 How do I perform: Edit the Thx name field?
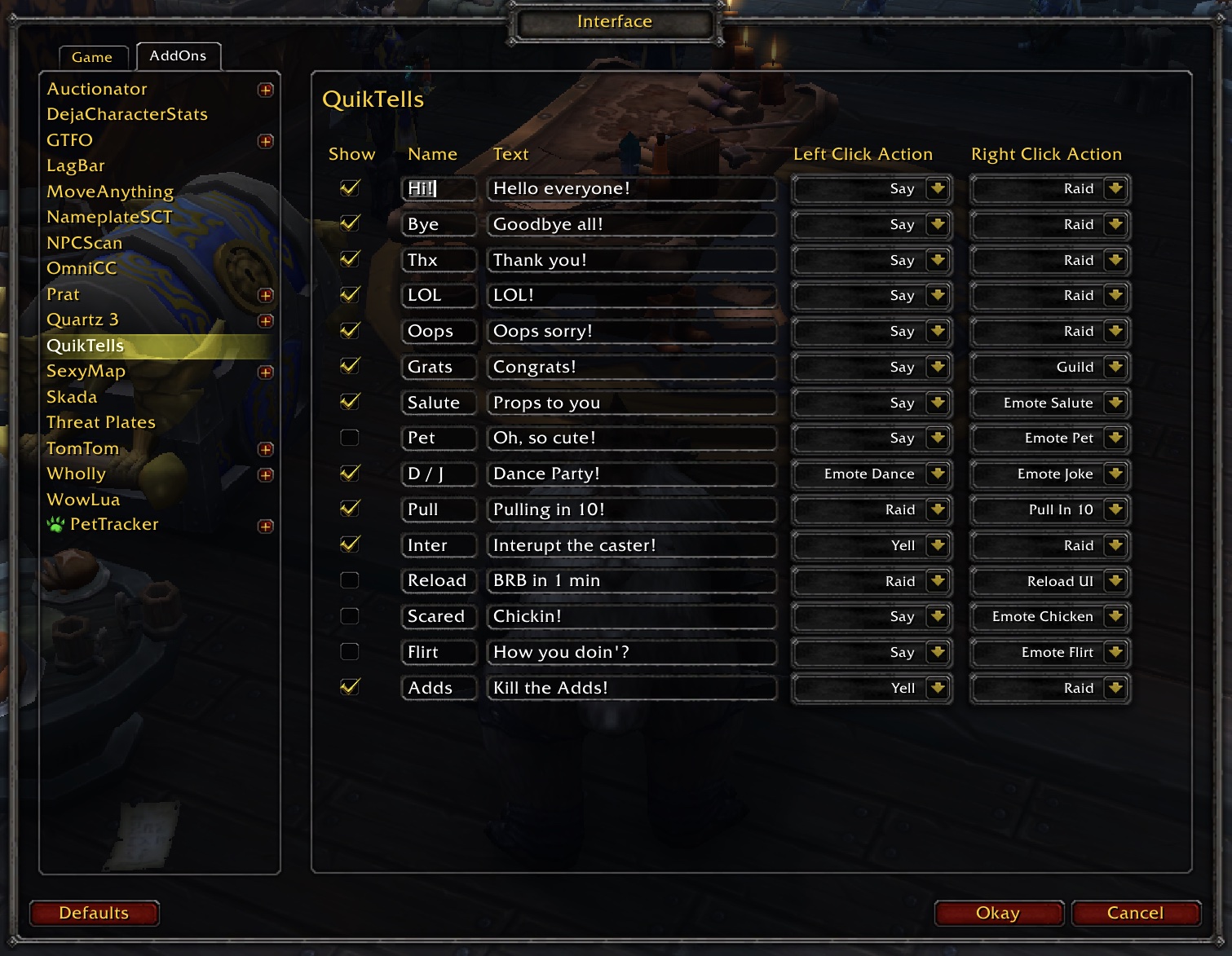pos(439,260)
